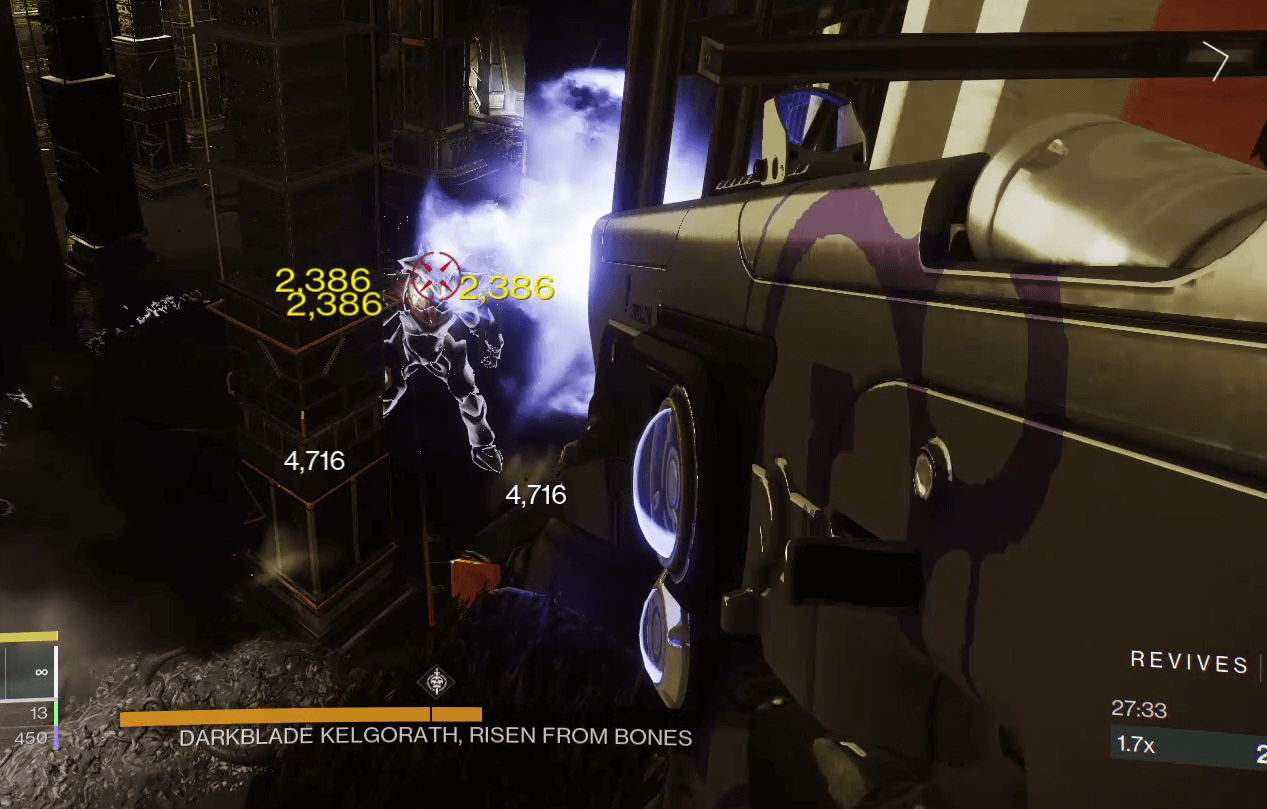Select the boss skull emblem above the health bar

436,683
